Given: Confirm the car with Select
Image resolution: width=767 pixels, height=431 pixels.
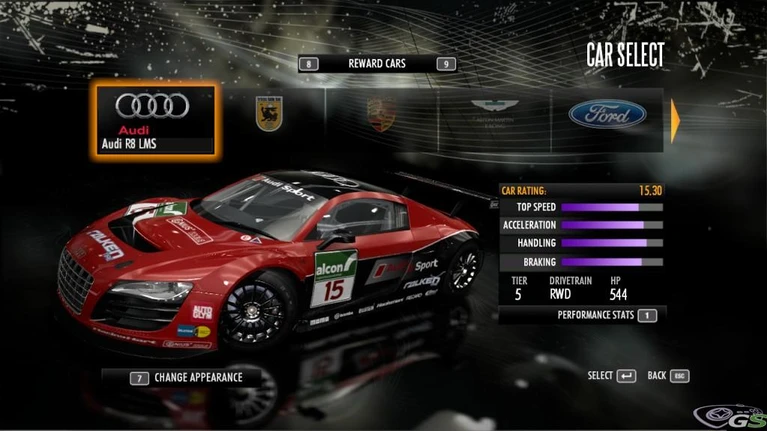Looking at the screenshot, I should [x=611, y=376].
